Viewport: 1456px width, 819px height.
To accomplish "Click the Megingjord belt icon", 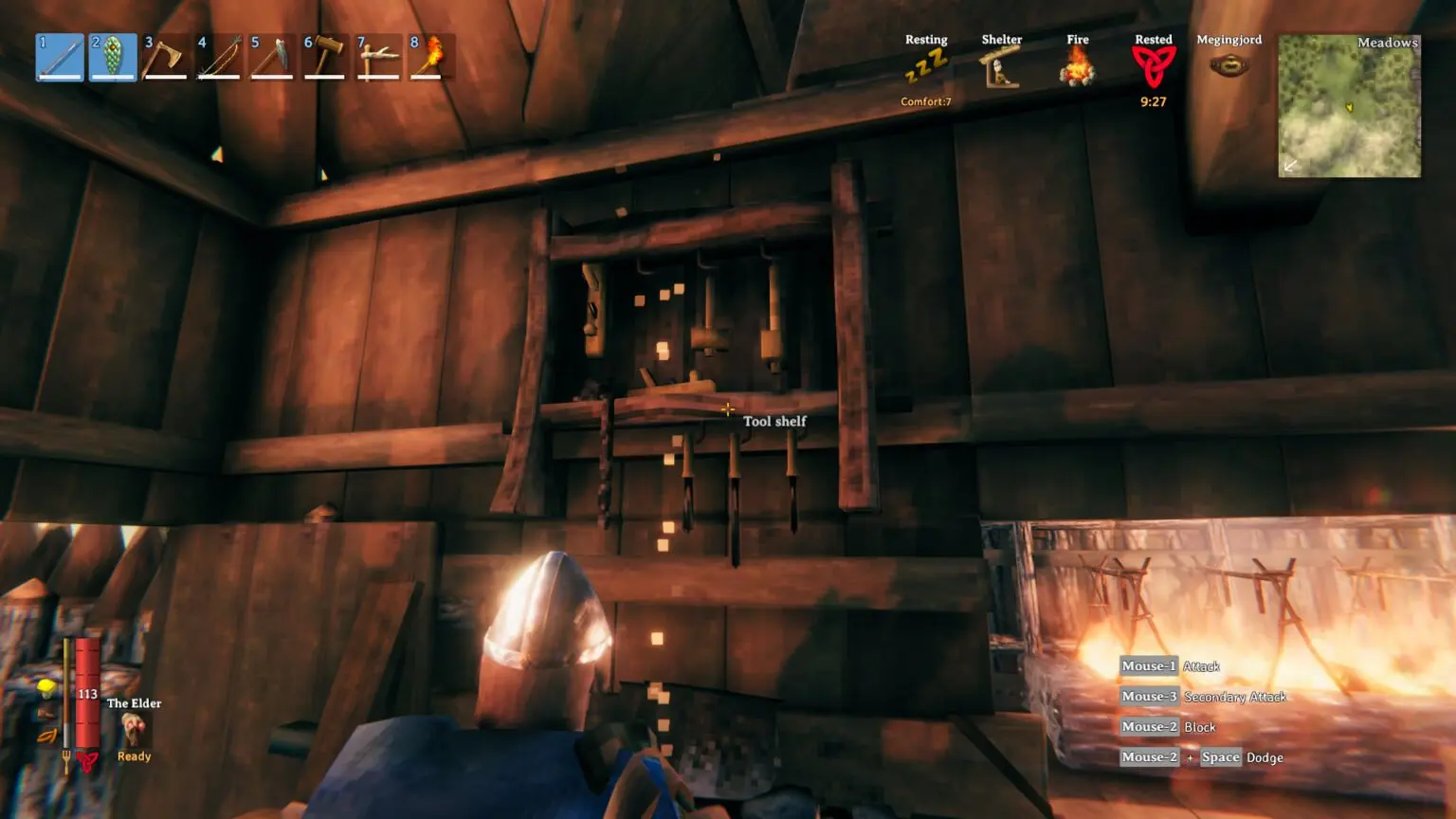I will tap(1229, 66).
